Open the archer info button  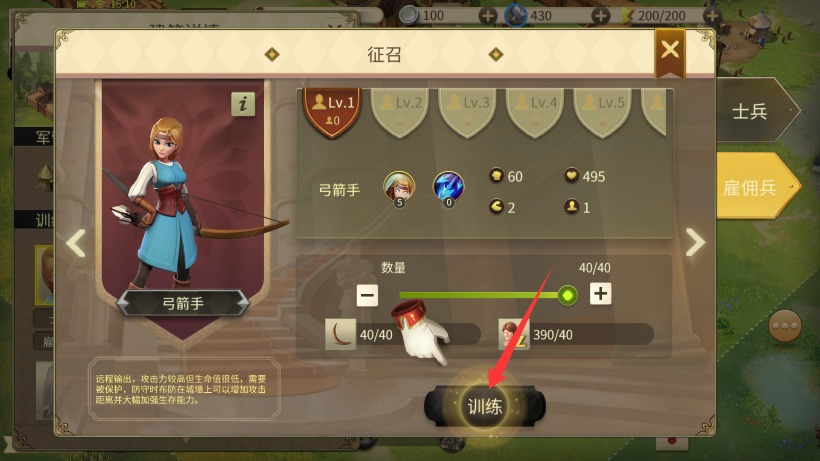(243, 104)
